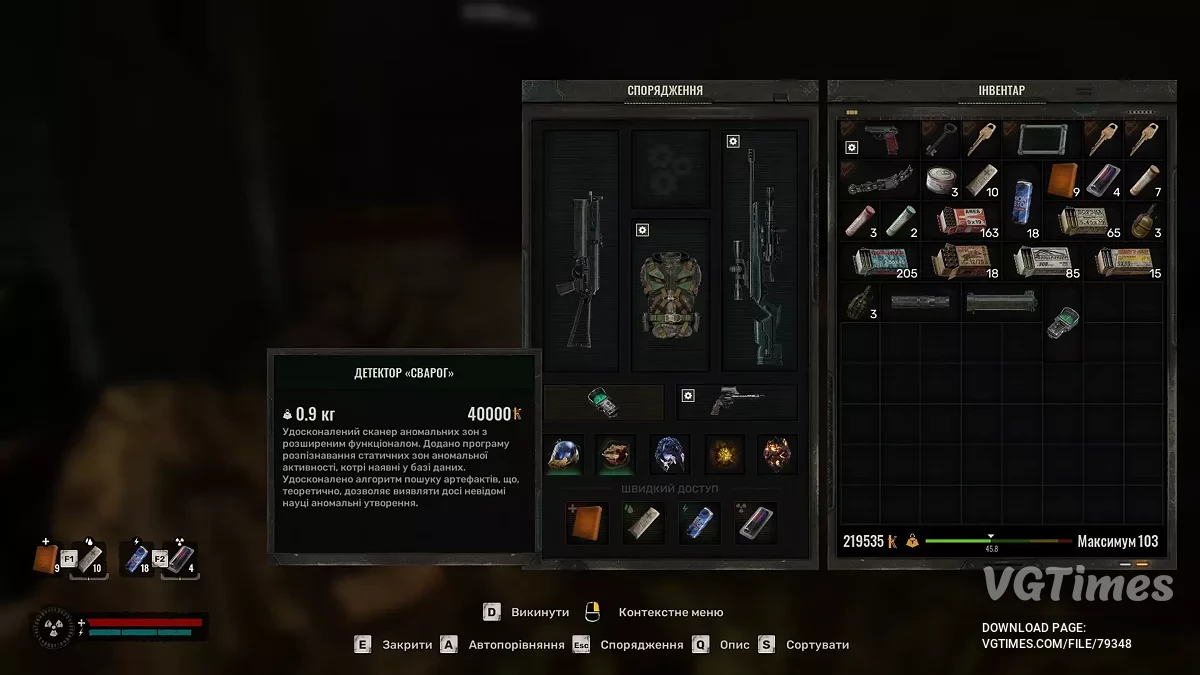Select the .308 ammo box with 85 rounds
The height and width of the screenshot is (675, 1200).
point(1042,262)
